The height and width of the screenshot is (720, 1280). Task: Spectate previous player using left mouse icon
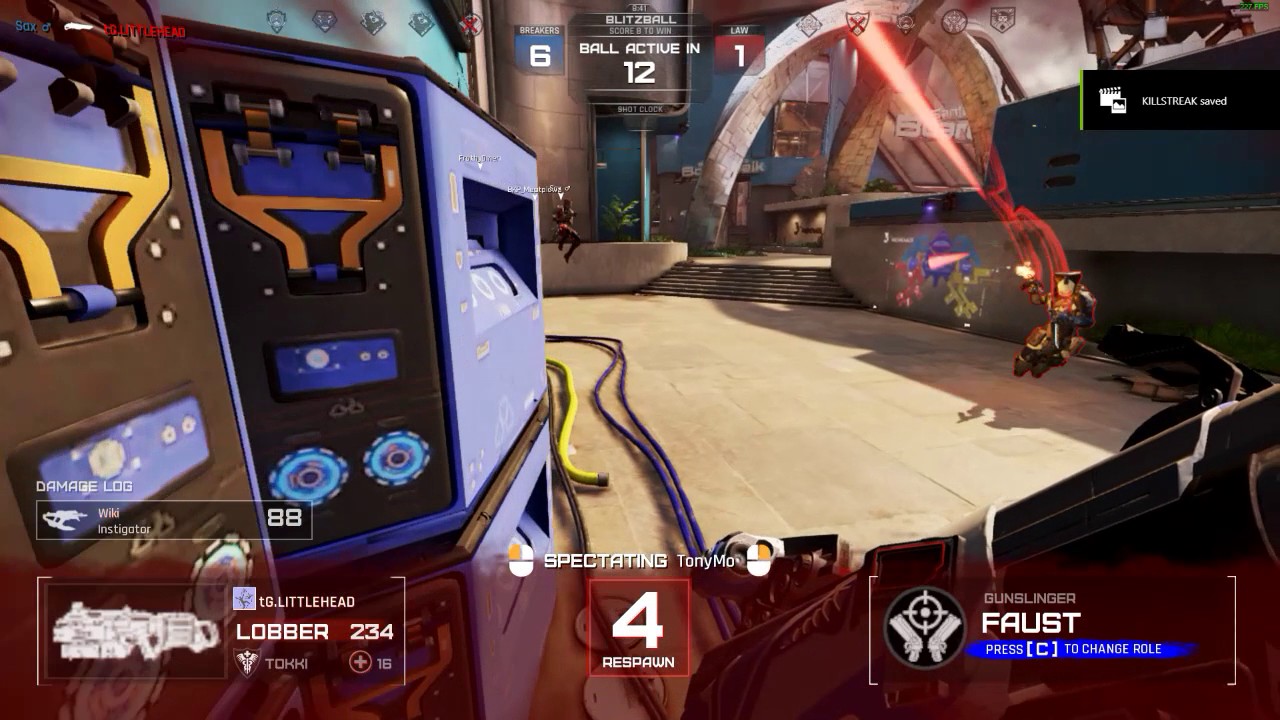point(520,560)
